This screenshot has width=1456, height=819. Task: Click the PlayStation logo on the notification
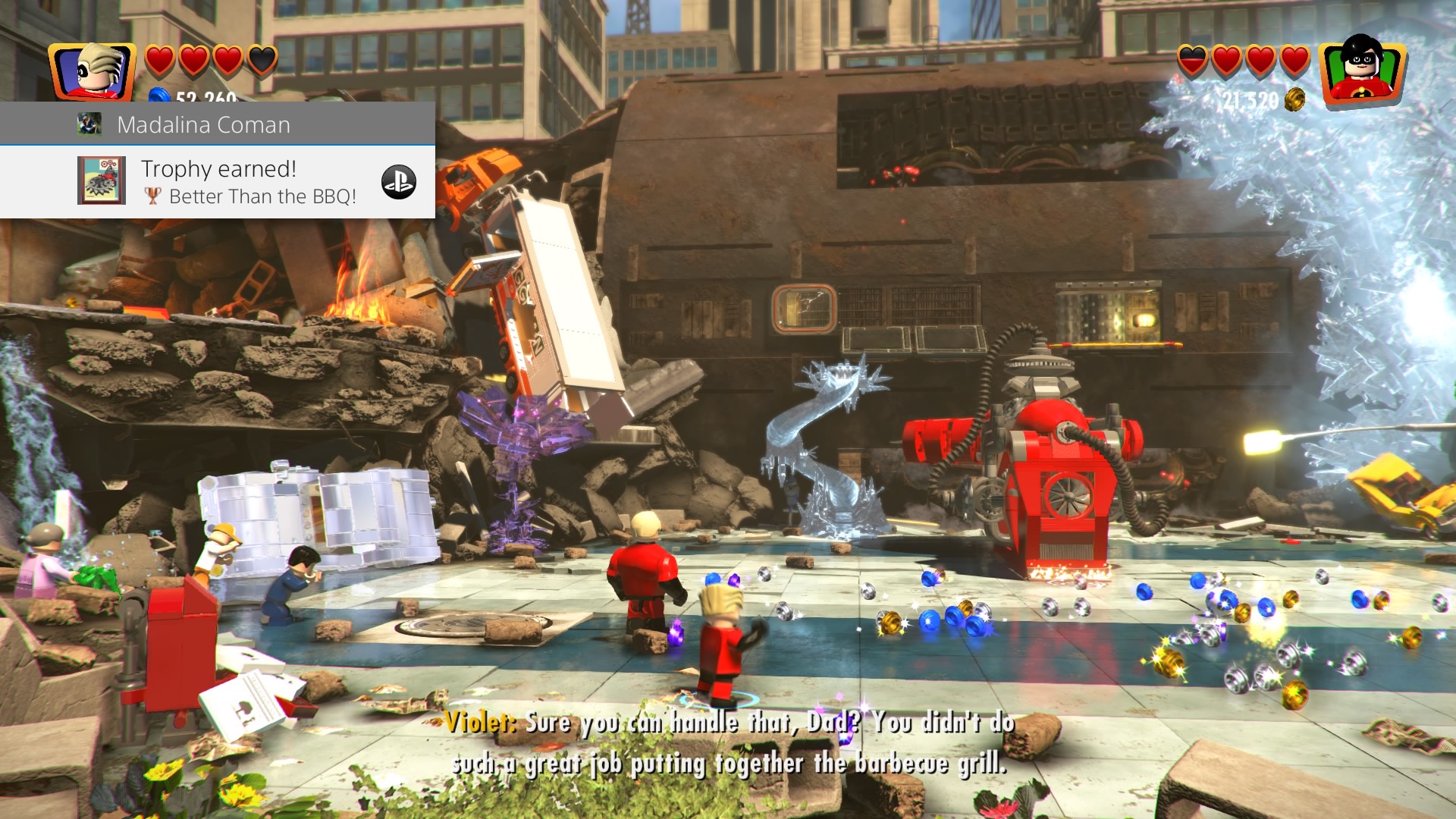pyautogui.click(x=399, y=182)
